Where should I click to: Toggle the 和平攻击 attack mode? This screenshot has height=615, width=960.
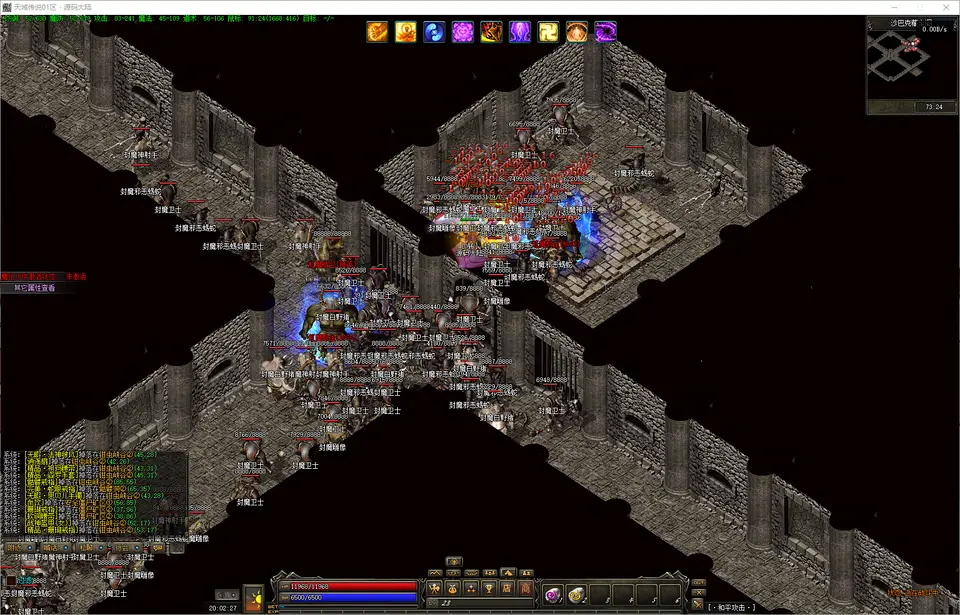pos(732,607)
